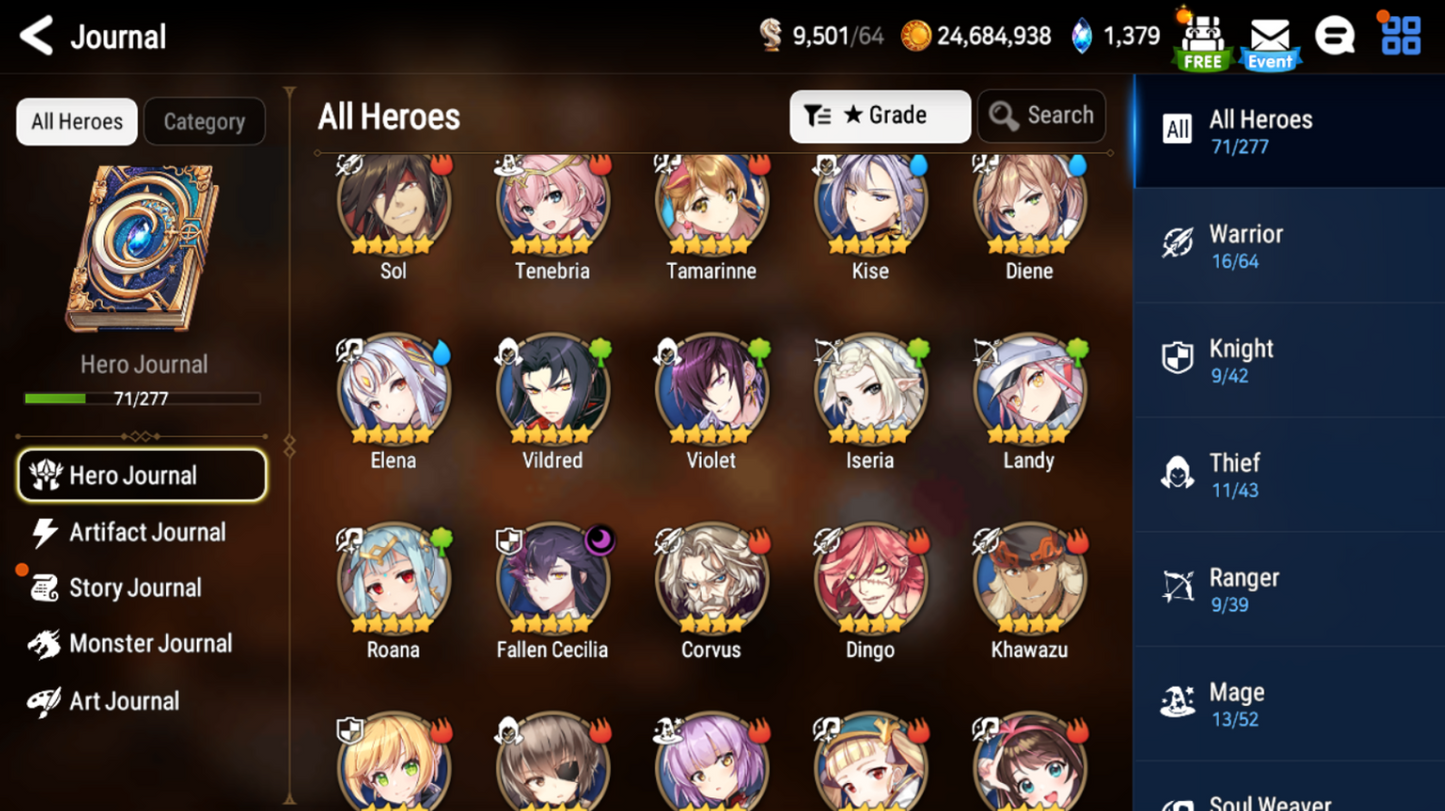Open the chat bubble icon
This screenshot has height=811, width=1445.
(x=1335, y=38)
